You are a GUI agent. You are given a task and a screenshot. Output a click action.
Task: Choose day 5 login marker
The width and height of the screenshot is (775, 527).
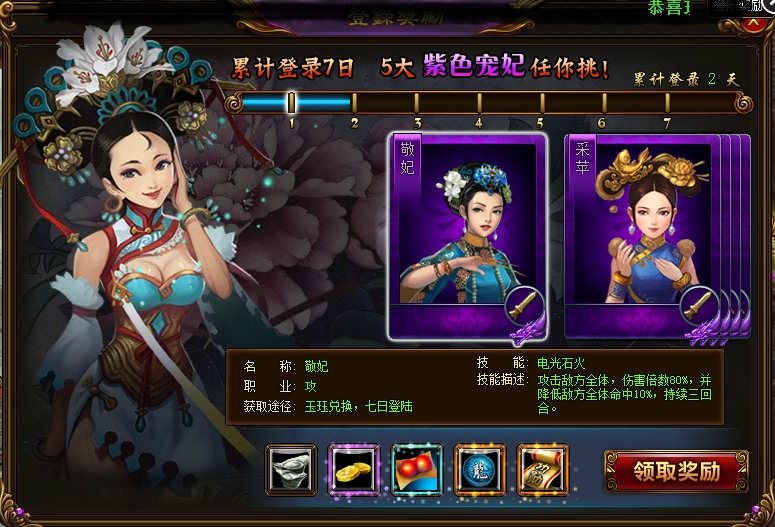[x=541, y=103]
